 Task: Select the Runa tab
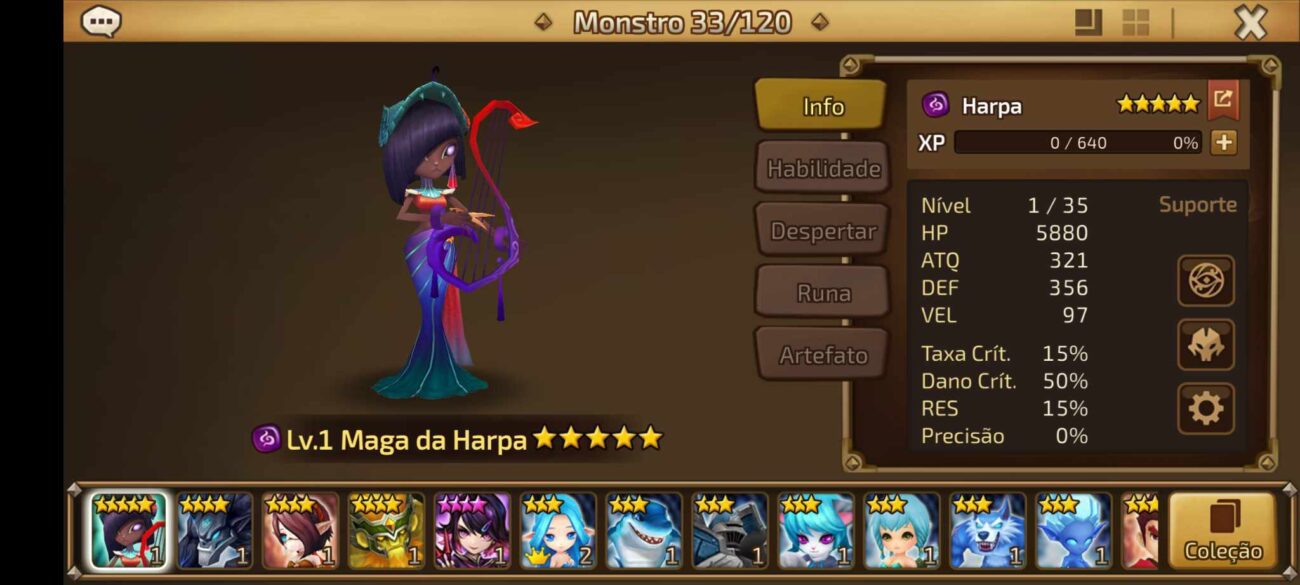tap(822, 293)
